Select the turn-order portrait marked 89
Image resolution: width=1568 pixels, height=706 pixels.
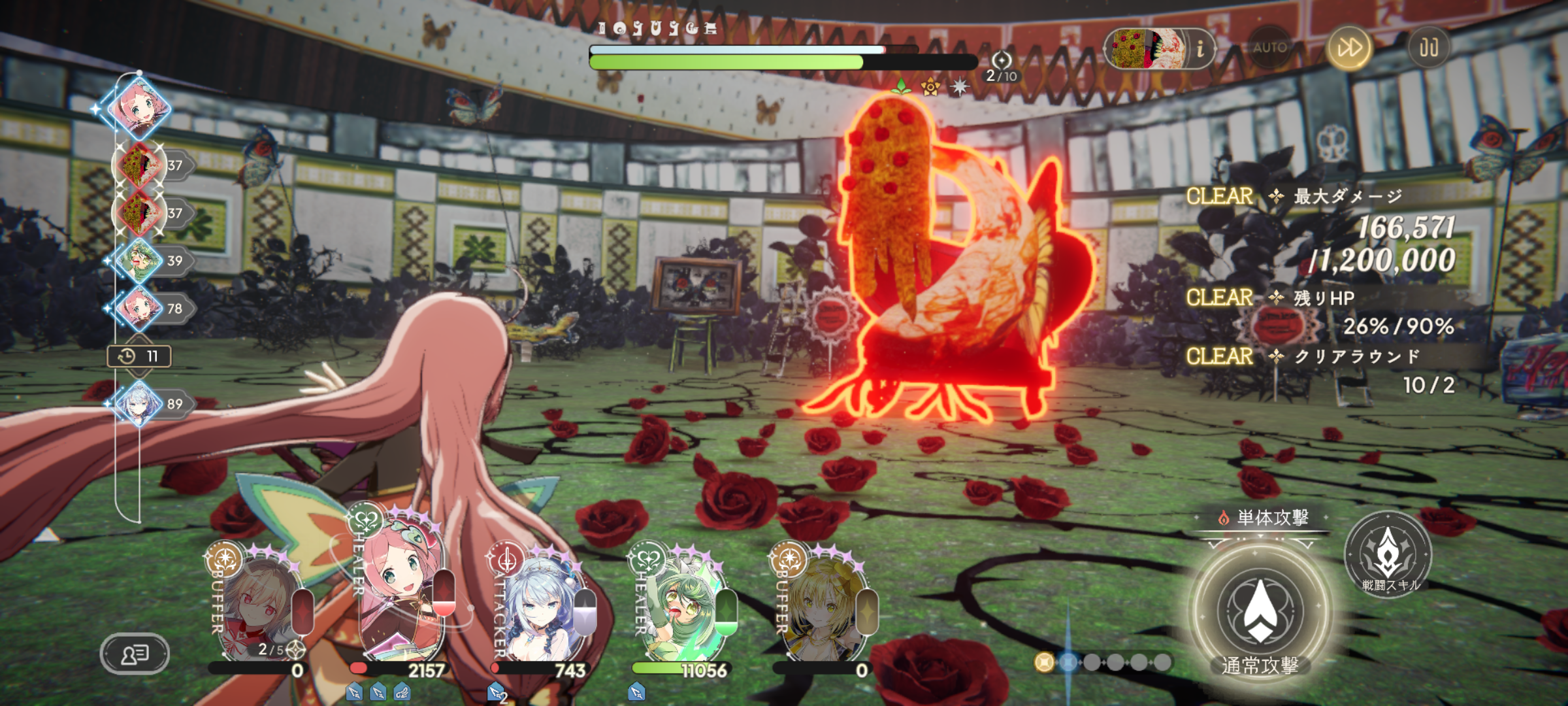139,404
